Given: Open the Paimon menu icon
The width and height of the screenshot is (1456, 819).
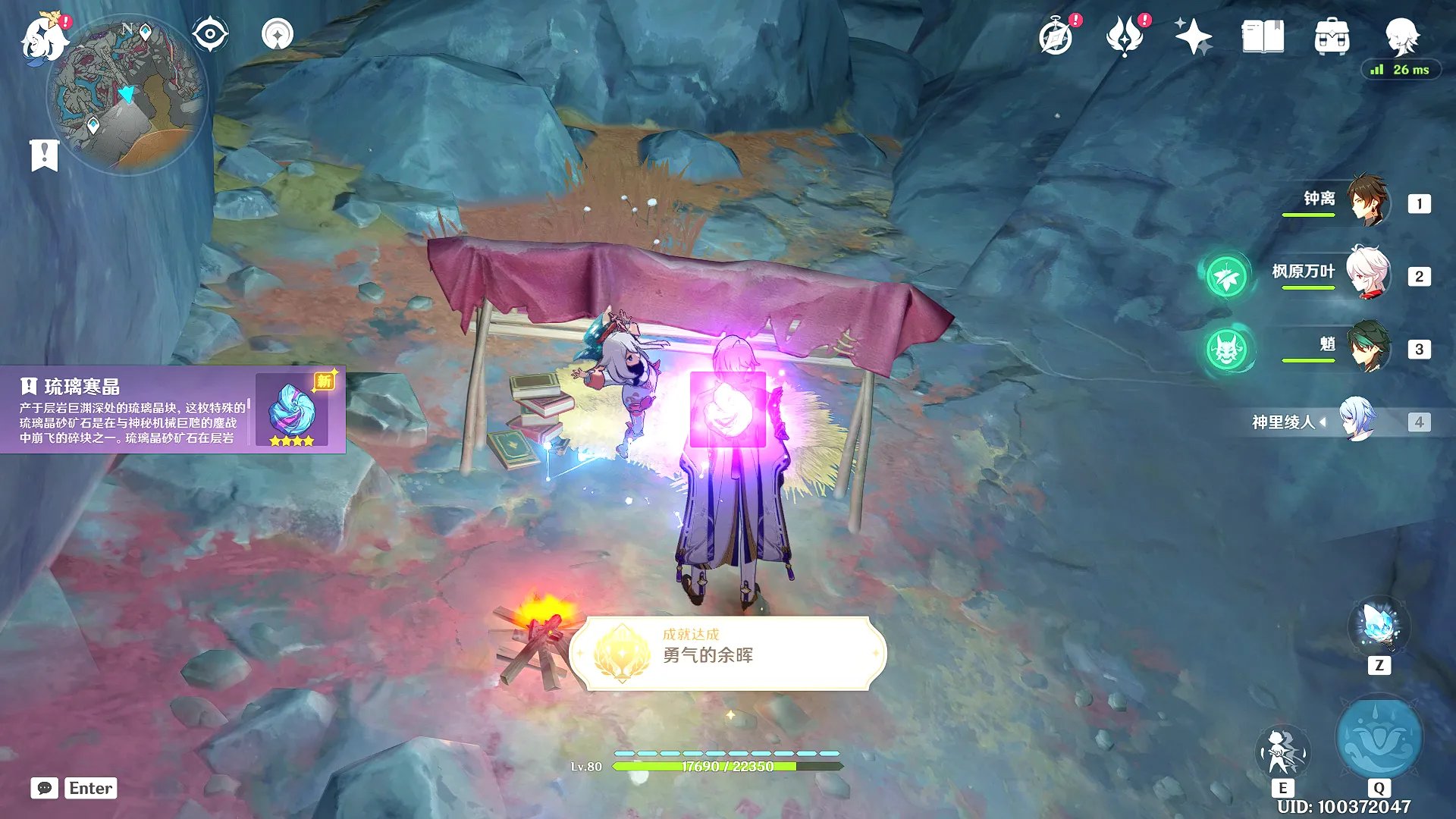Looking at the screenshot, I should [x=44, y=39].
